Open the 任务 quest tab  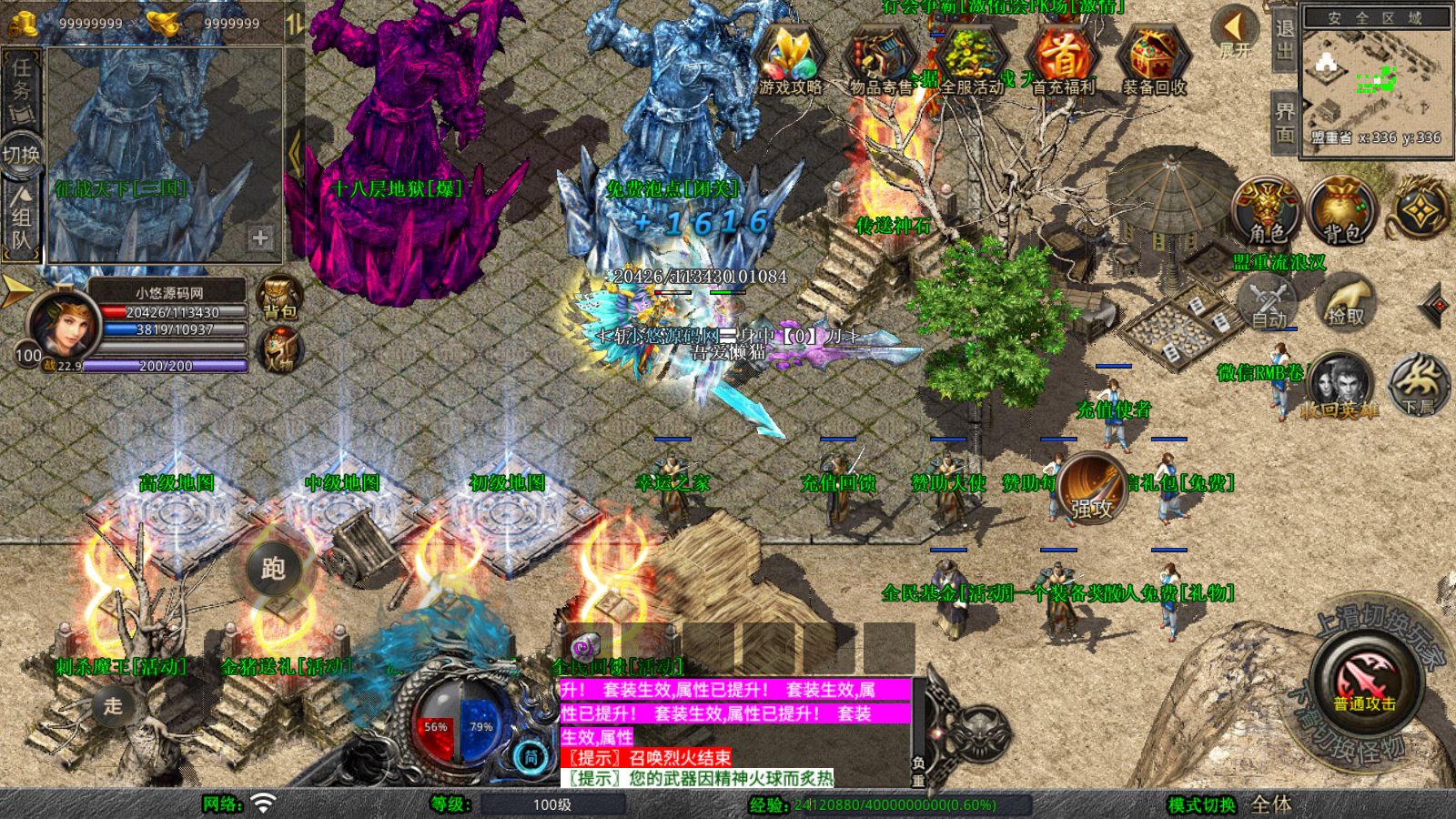pos(22,88)
